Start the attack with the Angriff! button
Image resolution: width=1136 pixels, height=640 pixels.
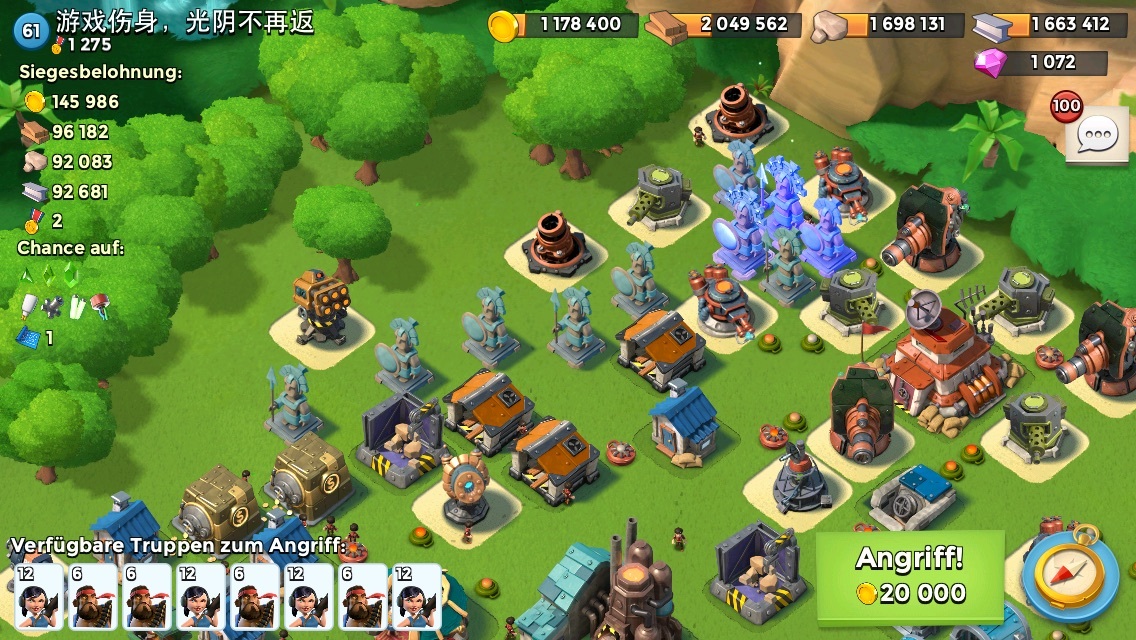(x=909, y=575)
